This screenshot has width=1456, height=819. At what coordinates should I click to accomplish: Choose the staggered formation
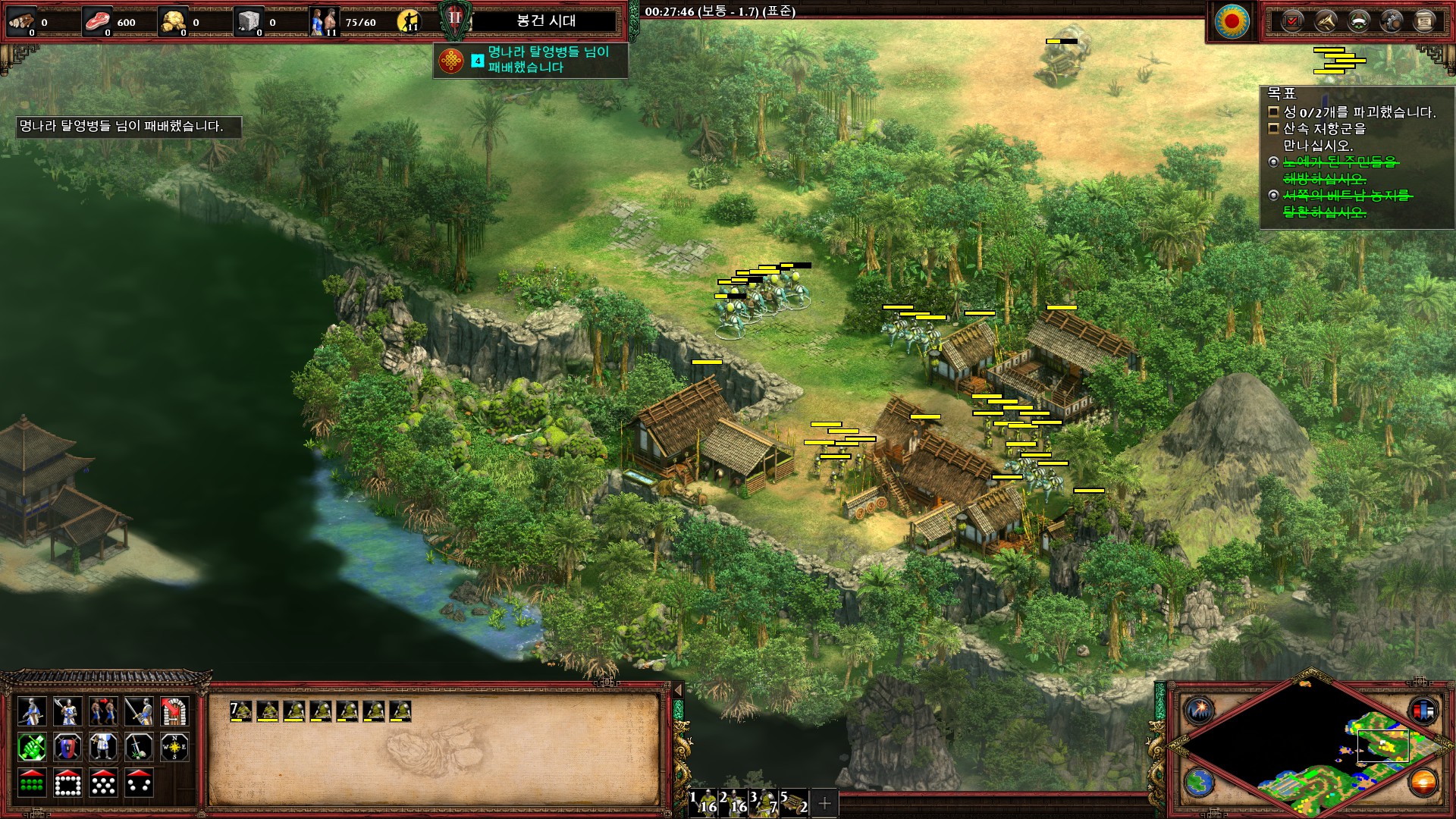(x=103, y=783)
